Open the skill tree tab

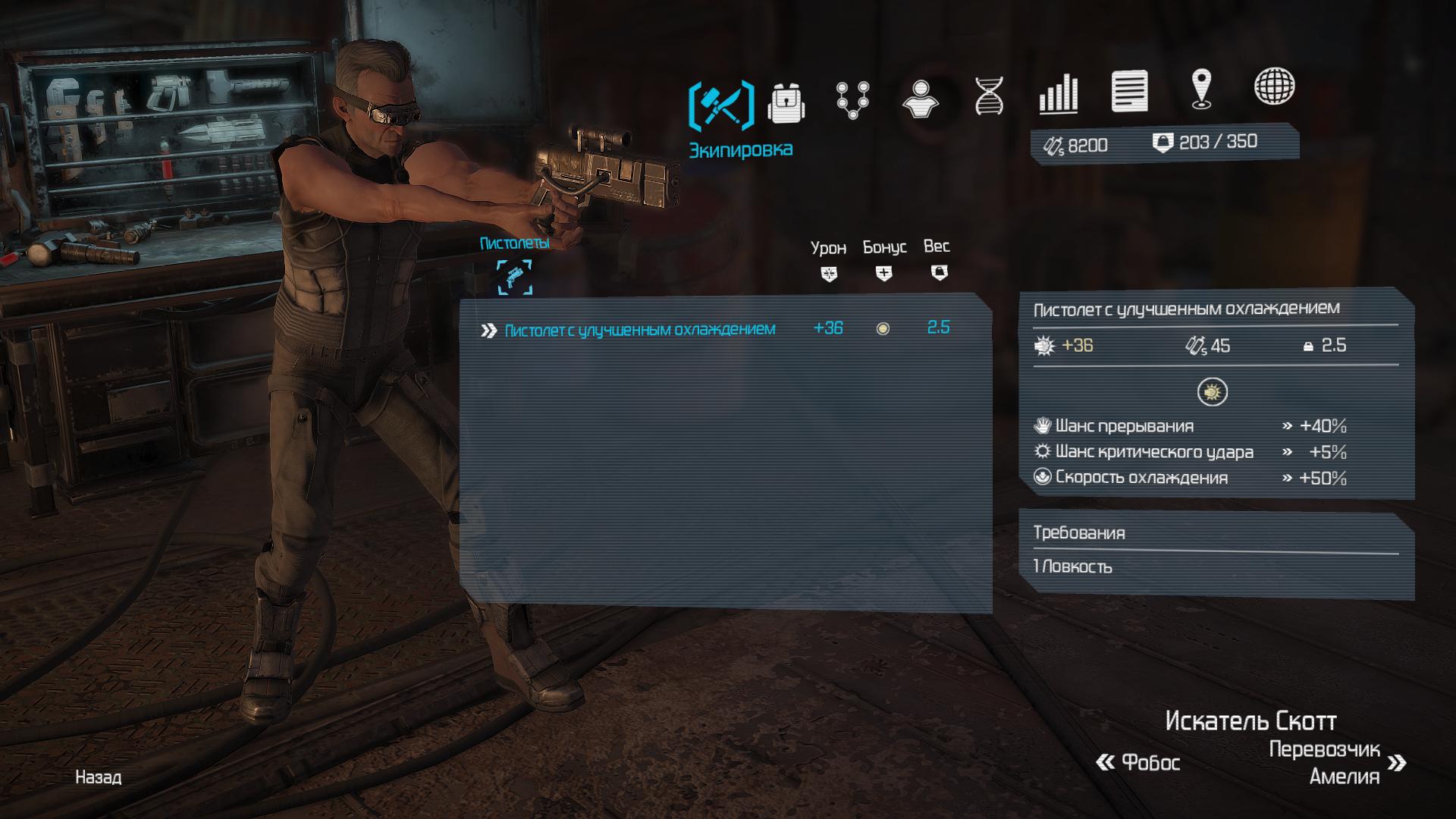pyautogui.click(x=852, y=100)
